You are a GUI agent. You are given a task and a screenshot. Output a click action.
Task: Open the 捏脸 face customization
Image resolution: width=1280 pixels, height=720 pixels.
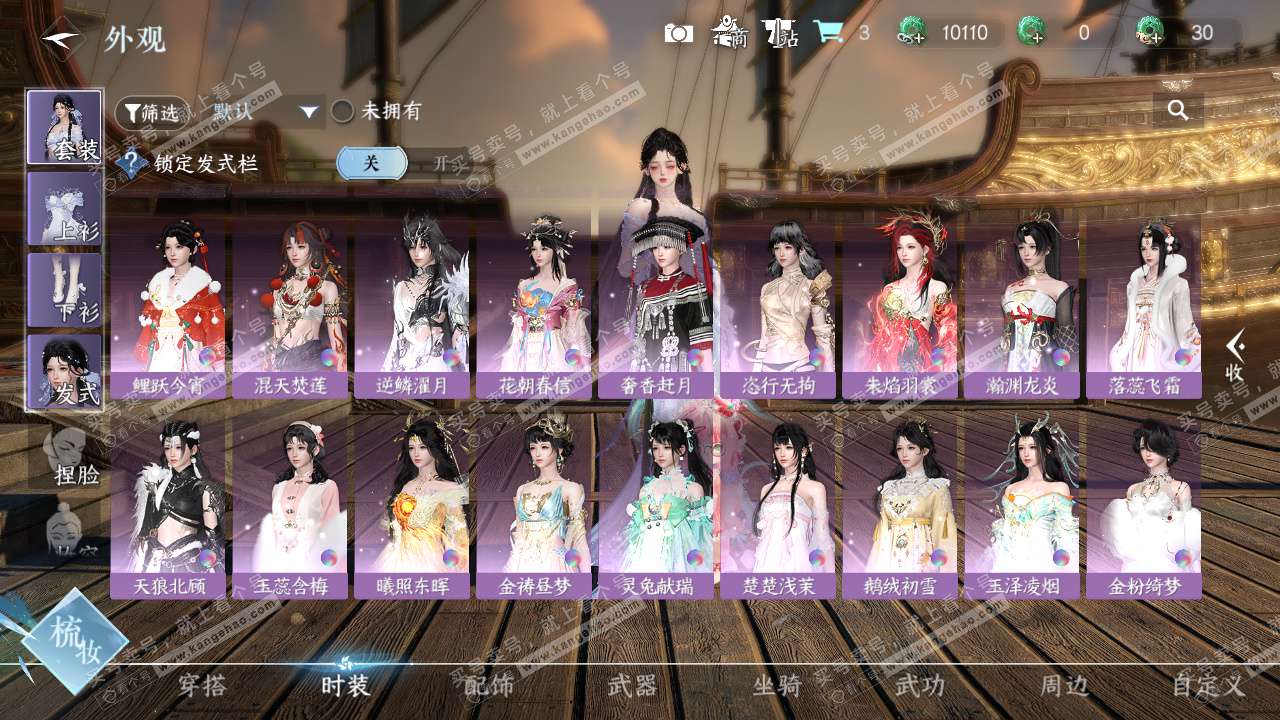pyautogui.click(x=70, y=455)
